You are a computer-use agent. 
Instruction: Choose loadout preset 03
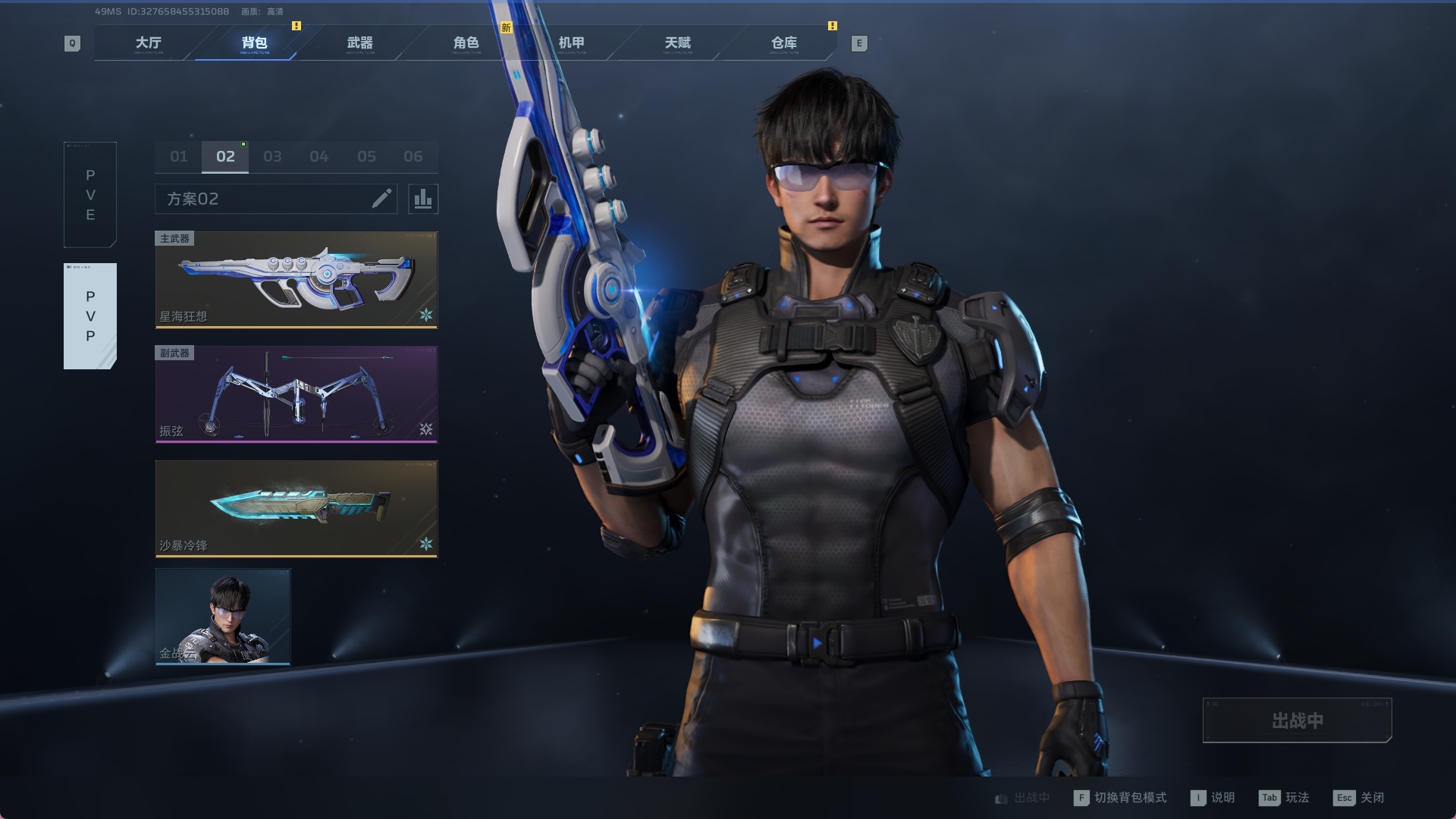(x=272, y=157)
